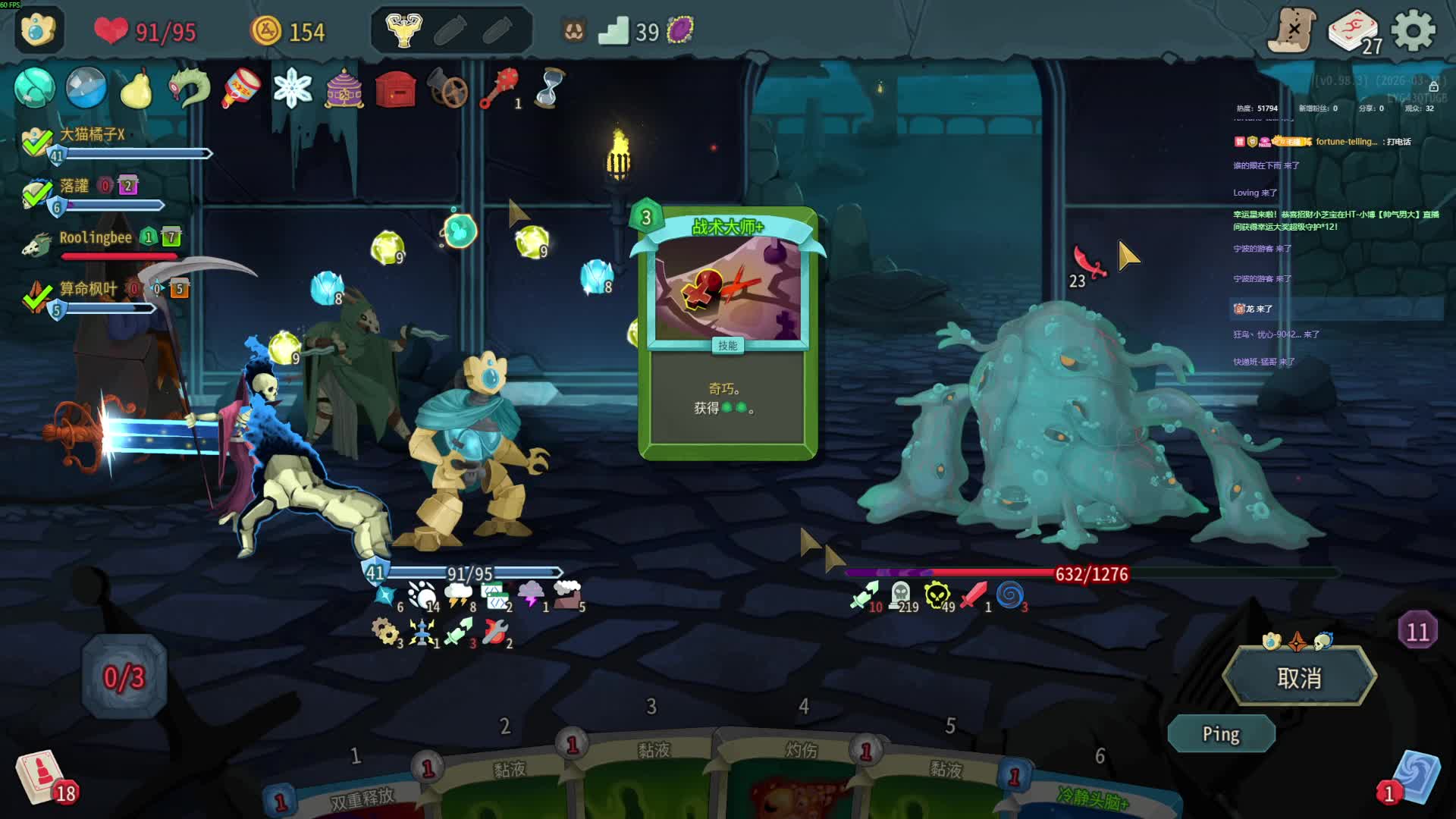Click the Ping button

click(1221, 734)
